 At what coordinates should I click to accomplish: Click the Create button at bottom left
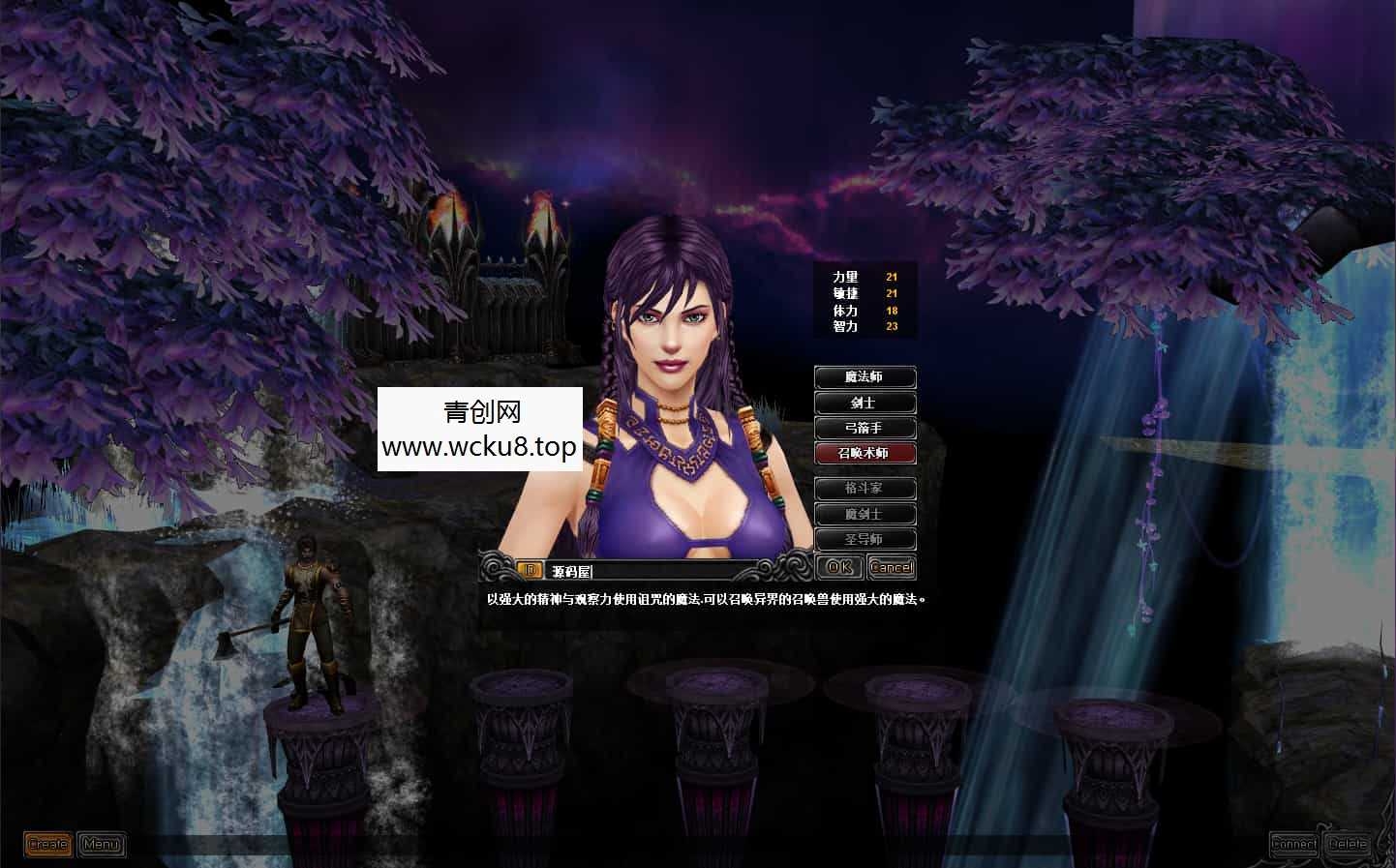pos(46,844)
